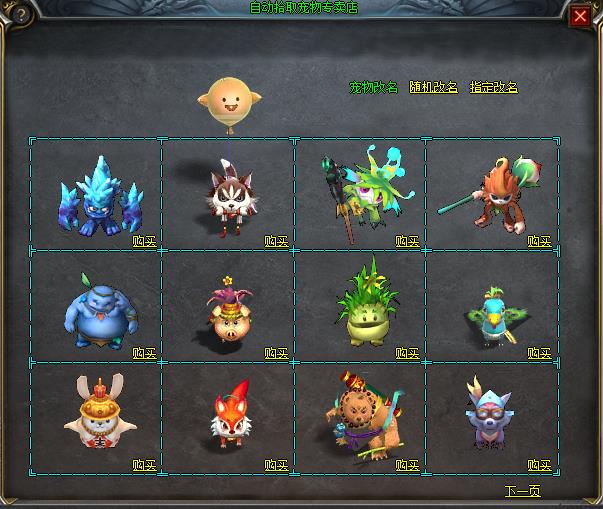The width and height of the screenshot is (603, 509).
Task: Buy the blue goggles wolf pet
Action: click(x=539, y=465)
